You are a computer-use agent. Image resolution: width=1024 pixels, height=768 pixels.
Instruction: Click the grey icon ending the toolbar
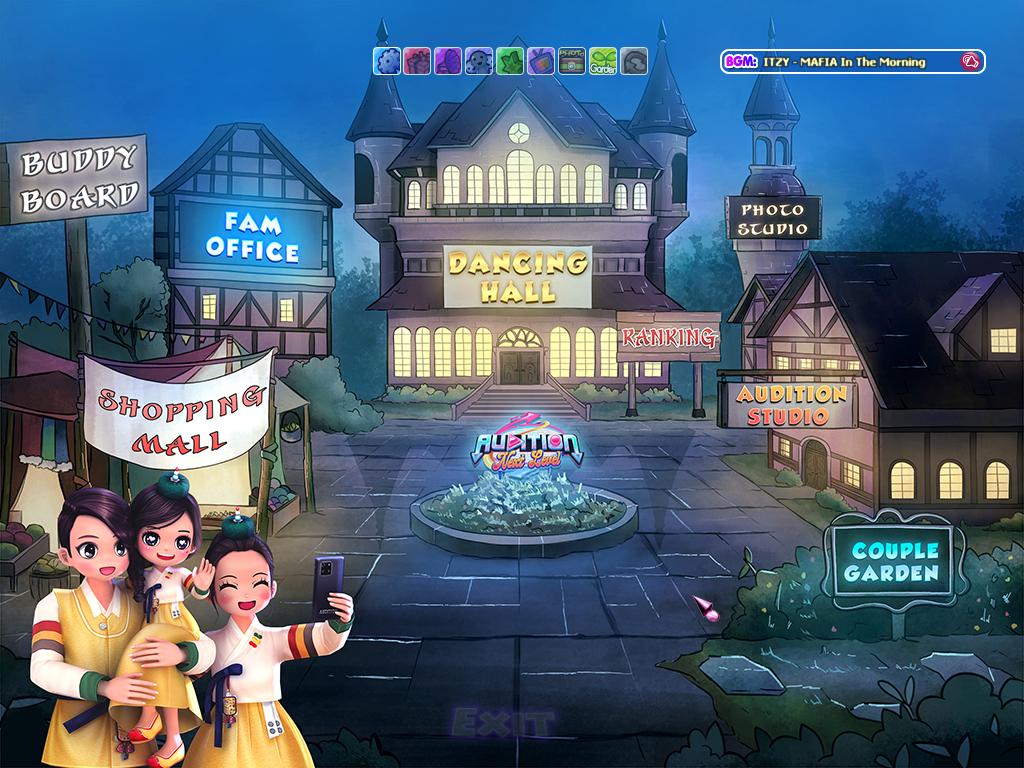(634, 61)
